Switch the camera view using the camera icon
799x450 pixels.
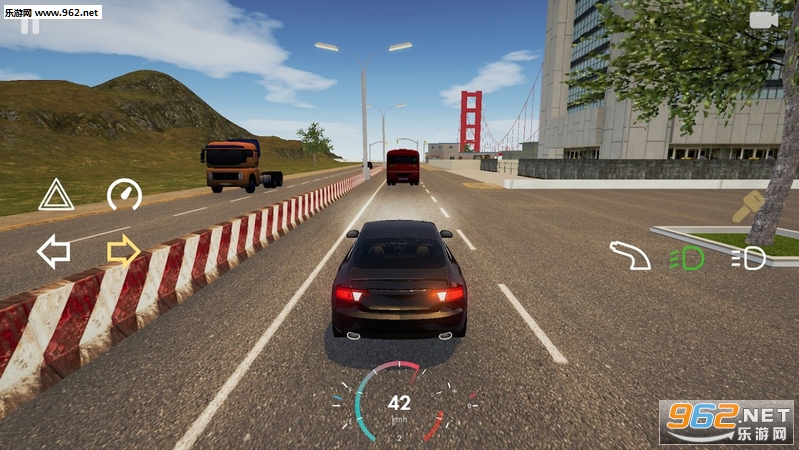click(x=763, y=20)
